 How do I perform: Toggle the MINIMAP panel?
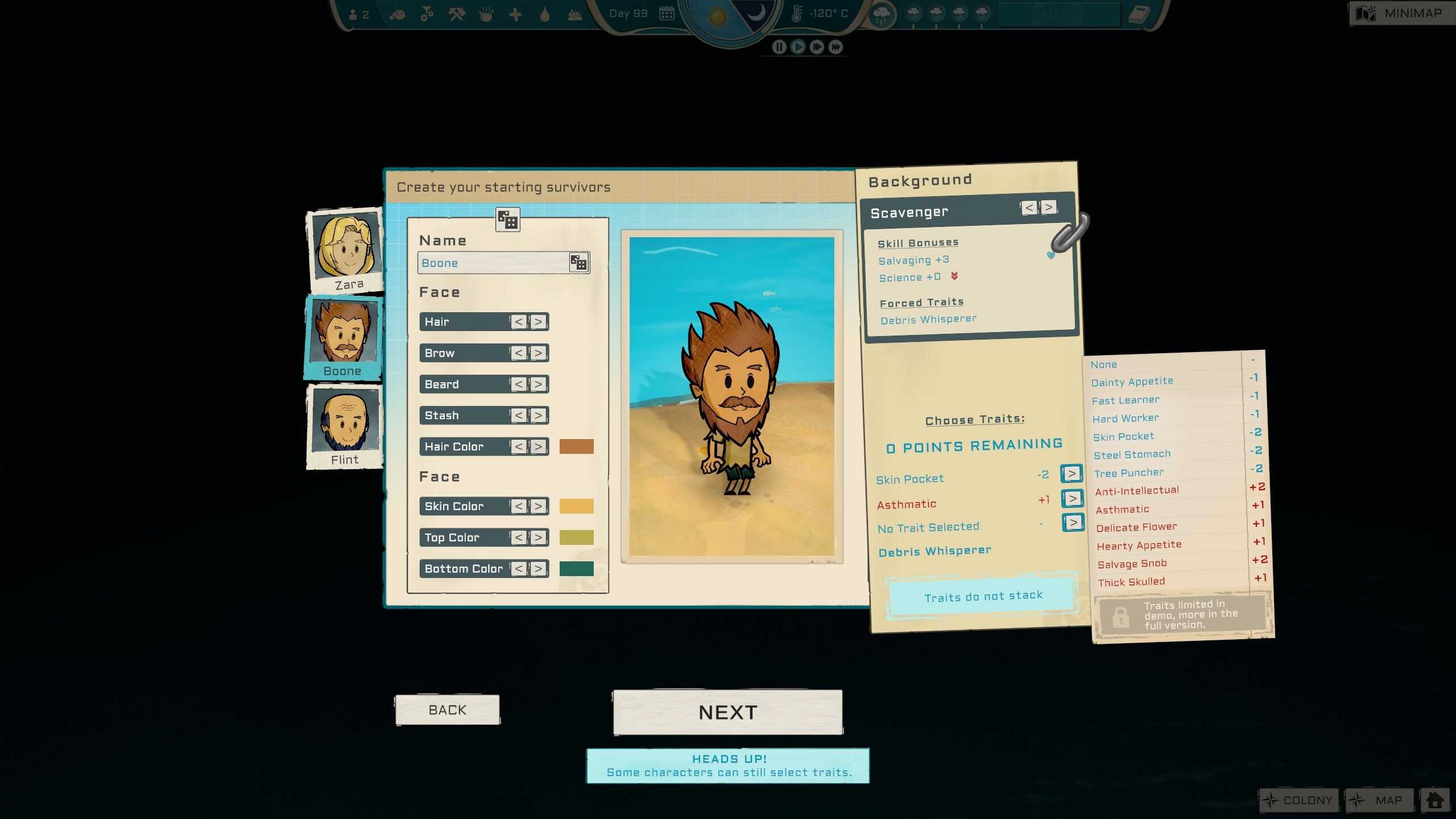click(1401, 13)
